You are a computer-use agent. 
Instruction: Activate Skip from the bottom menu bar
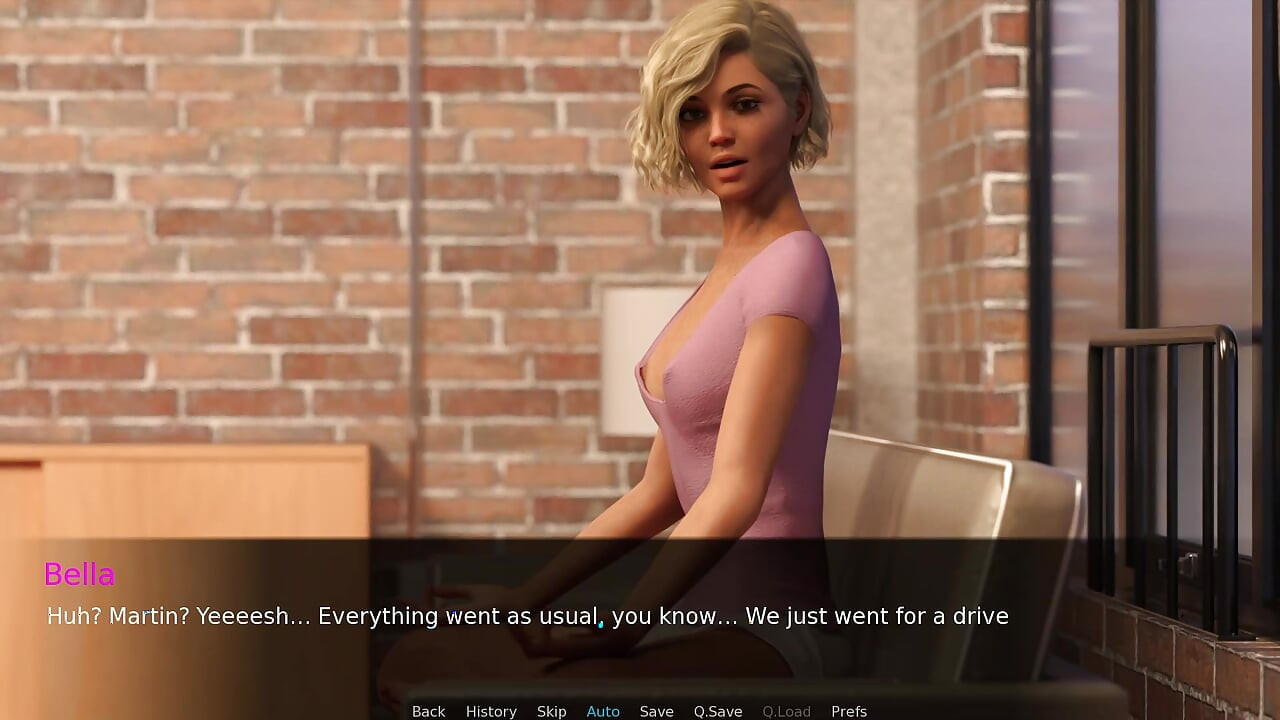551,711
